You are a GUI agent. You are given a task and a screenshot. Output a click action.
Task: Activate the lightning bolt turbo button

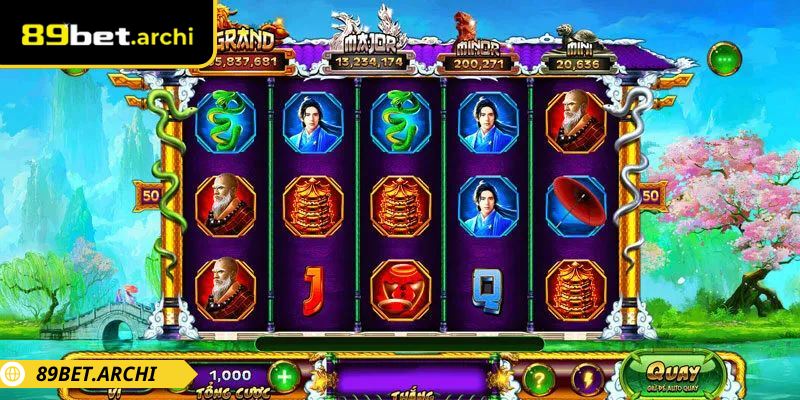coord(587,378)
